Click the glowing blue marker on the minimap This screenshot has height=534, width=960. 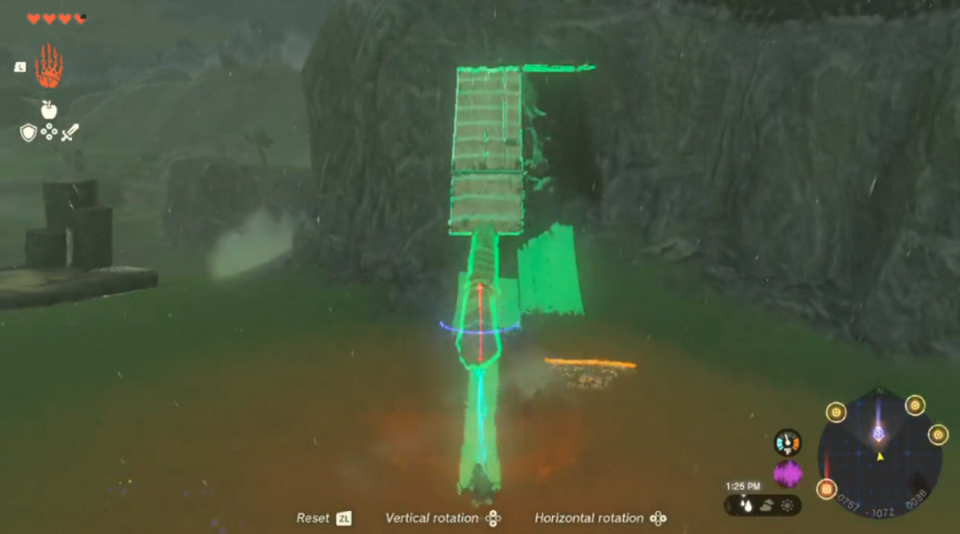click(x=878, y=433)
